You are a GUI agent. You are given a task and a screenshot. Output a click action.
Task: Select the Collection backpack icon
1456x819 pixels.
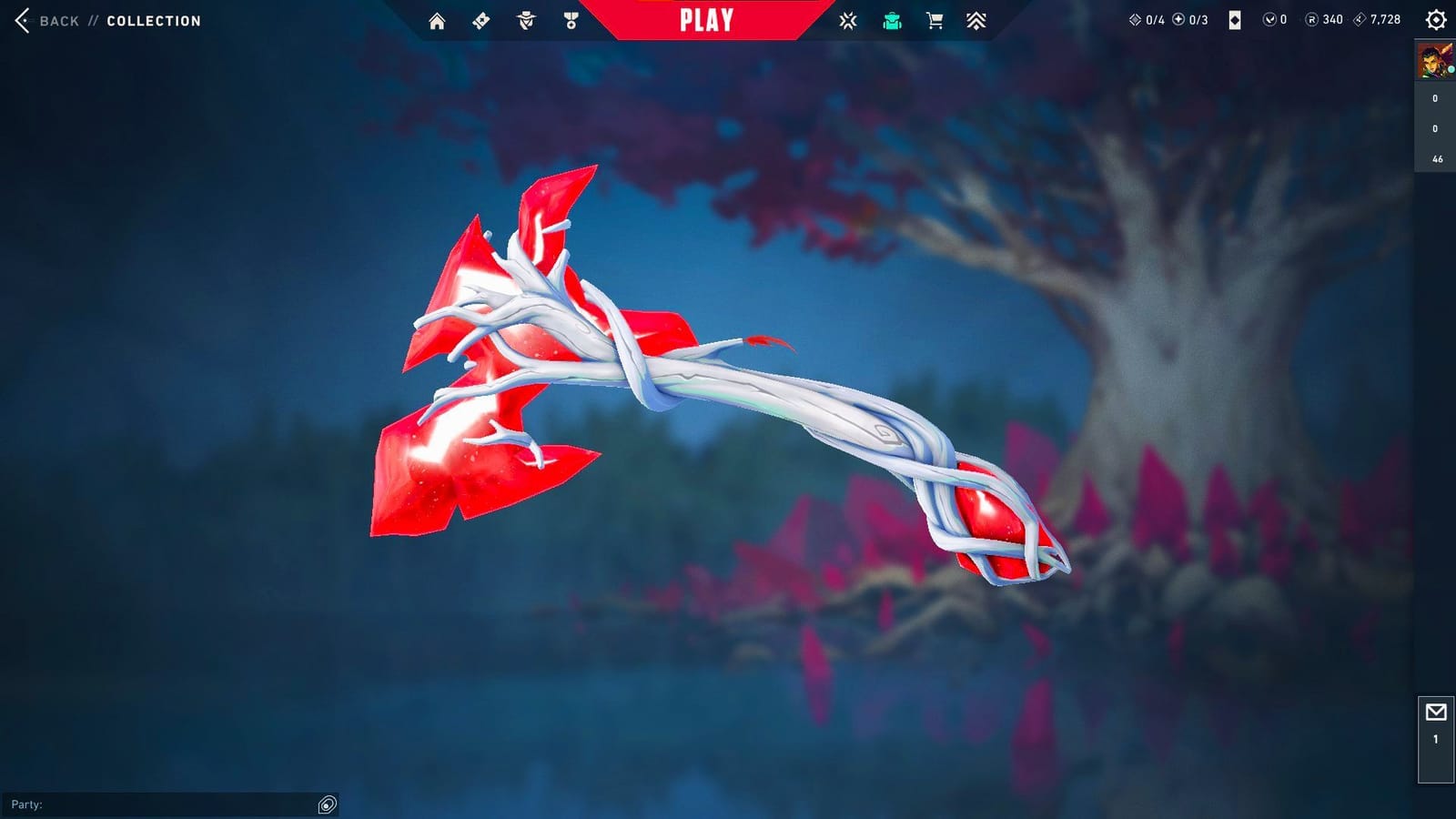click(893, 19)
